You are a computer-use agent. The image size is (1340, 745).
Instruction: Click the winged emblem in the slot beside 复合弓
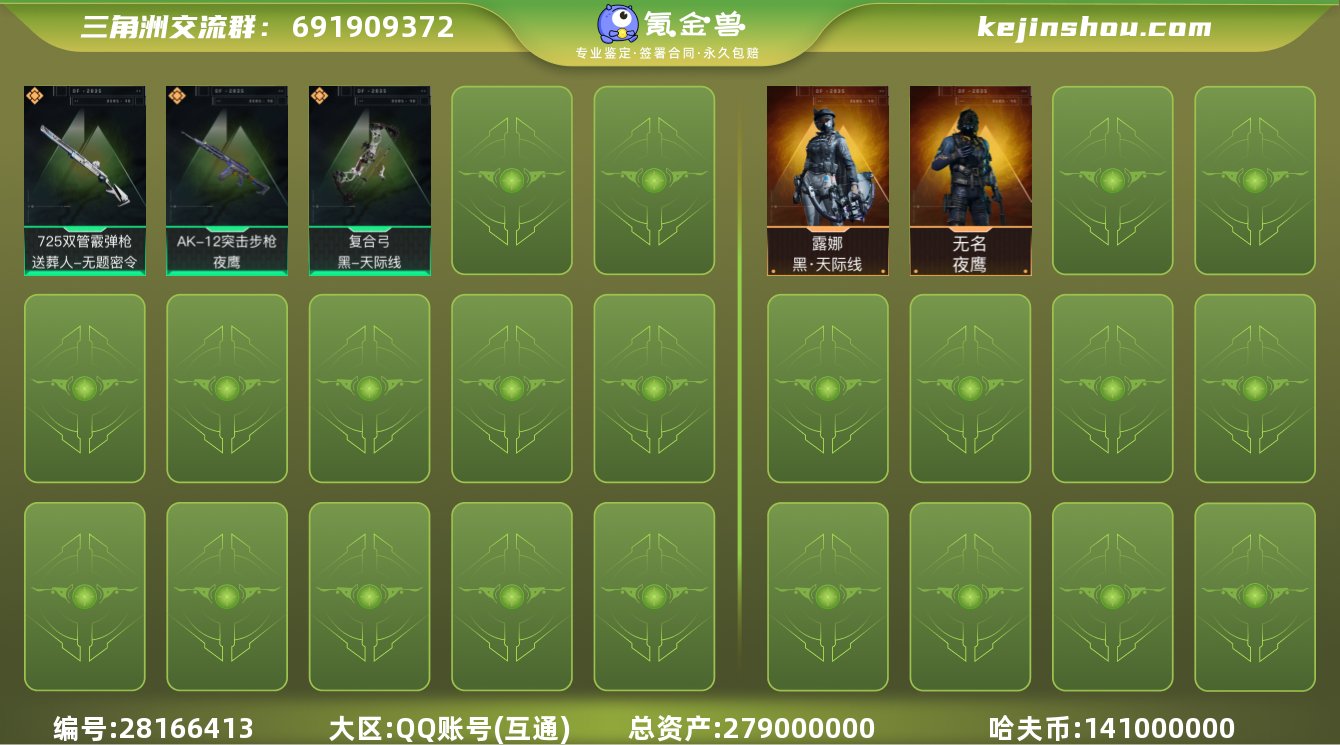coord(512,180)
